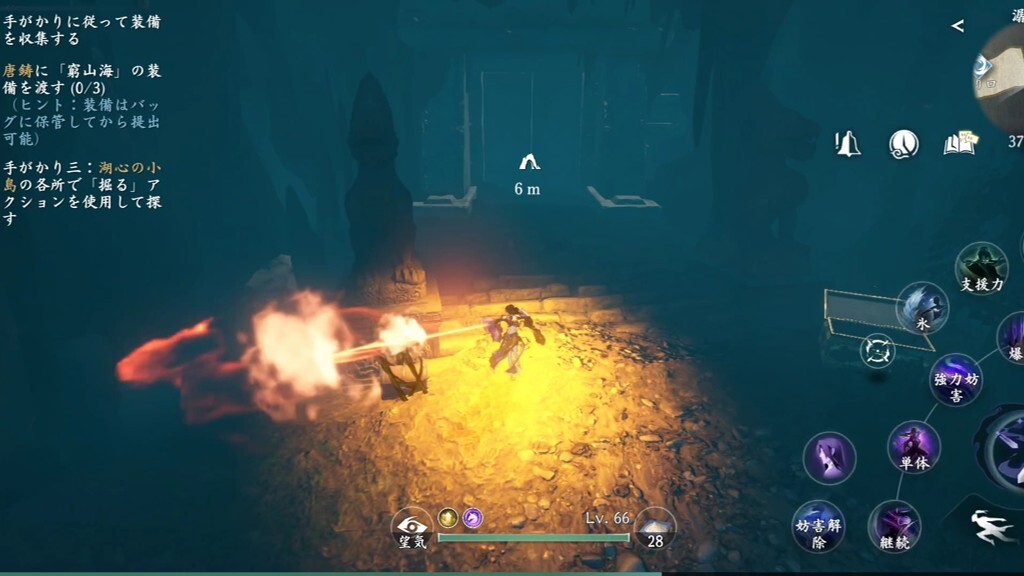Use the 強力妨害 skill
The width and height of the screenshot is (1024, 576).
(x=955, y=379)
